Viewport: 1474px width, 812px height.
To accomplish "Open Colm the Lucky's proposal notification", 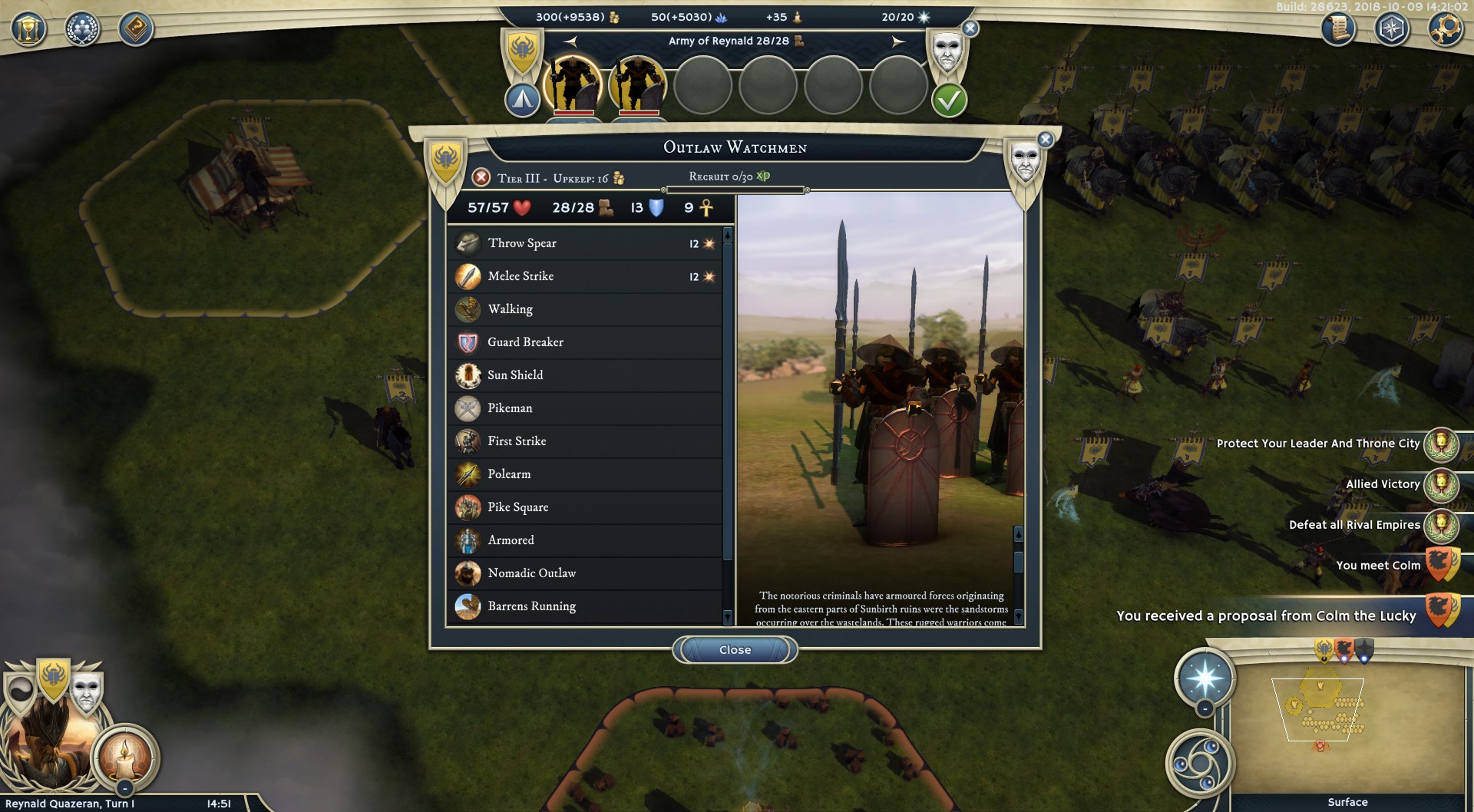I will (1267, 616).
